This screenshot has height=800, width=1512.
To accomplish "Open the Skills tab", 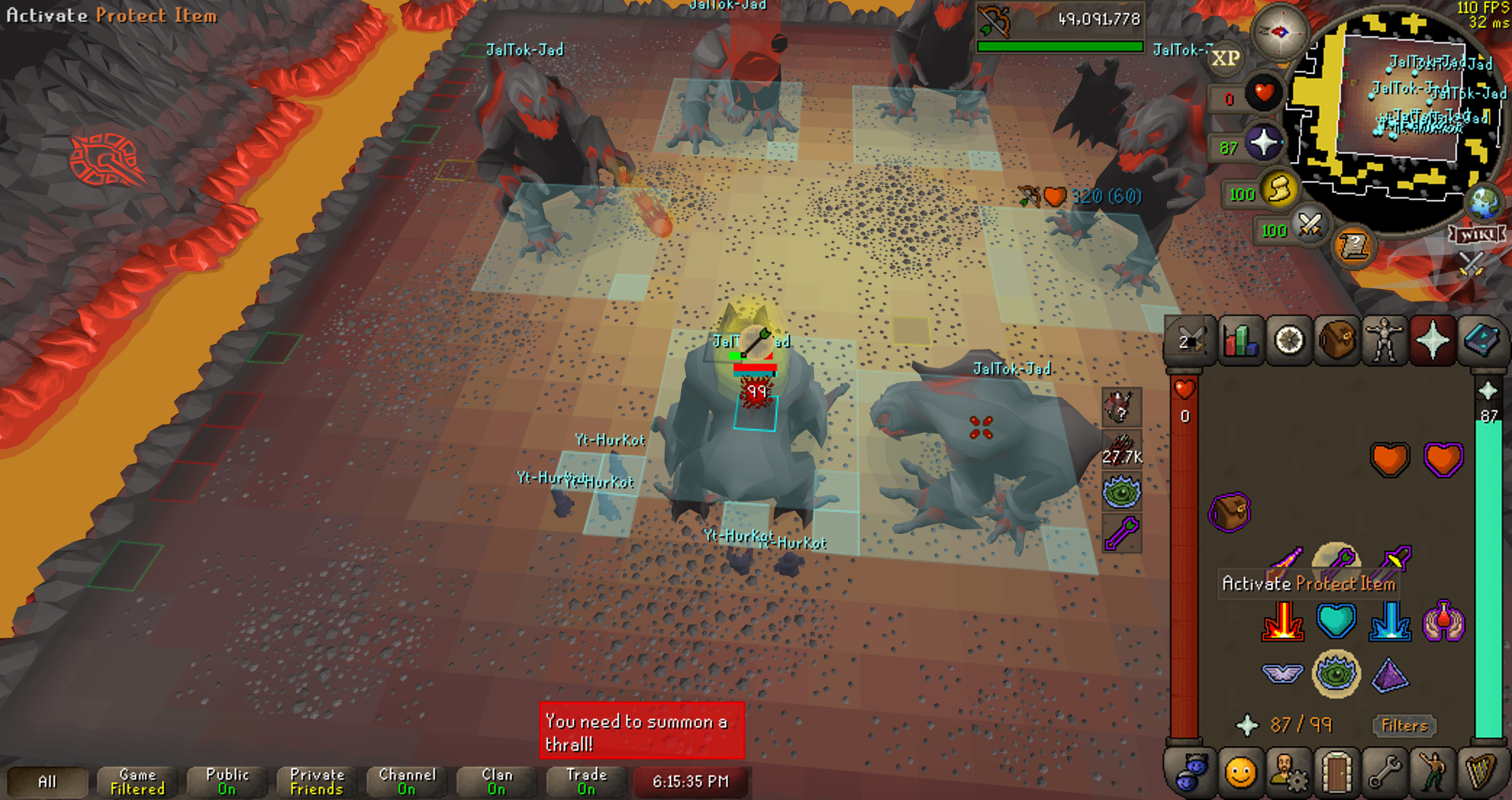I will click(1240, 341).
